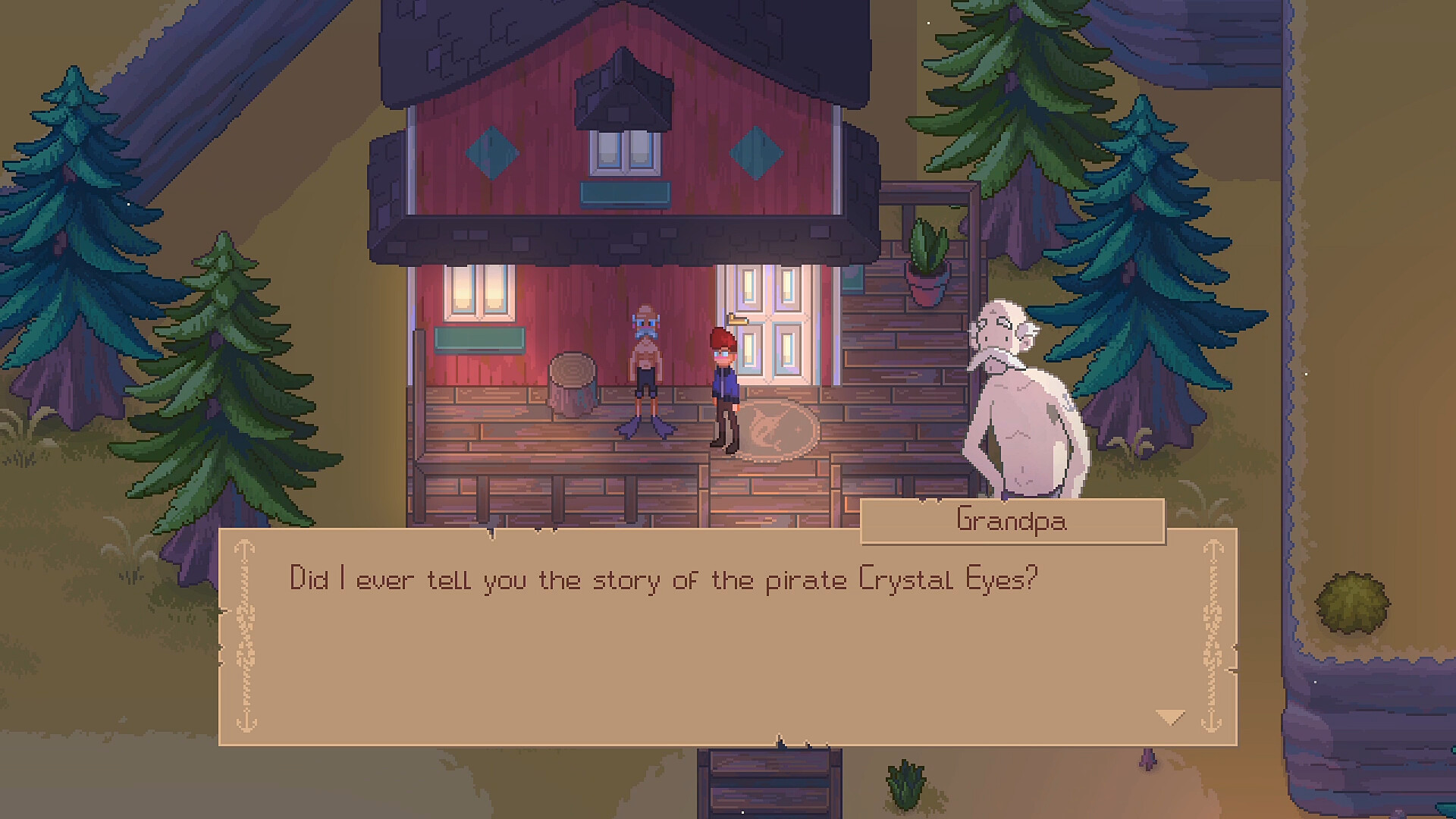
Task: Click Grandpa's name in the title plate
Action: point(1012,521)
